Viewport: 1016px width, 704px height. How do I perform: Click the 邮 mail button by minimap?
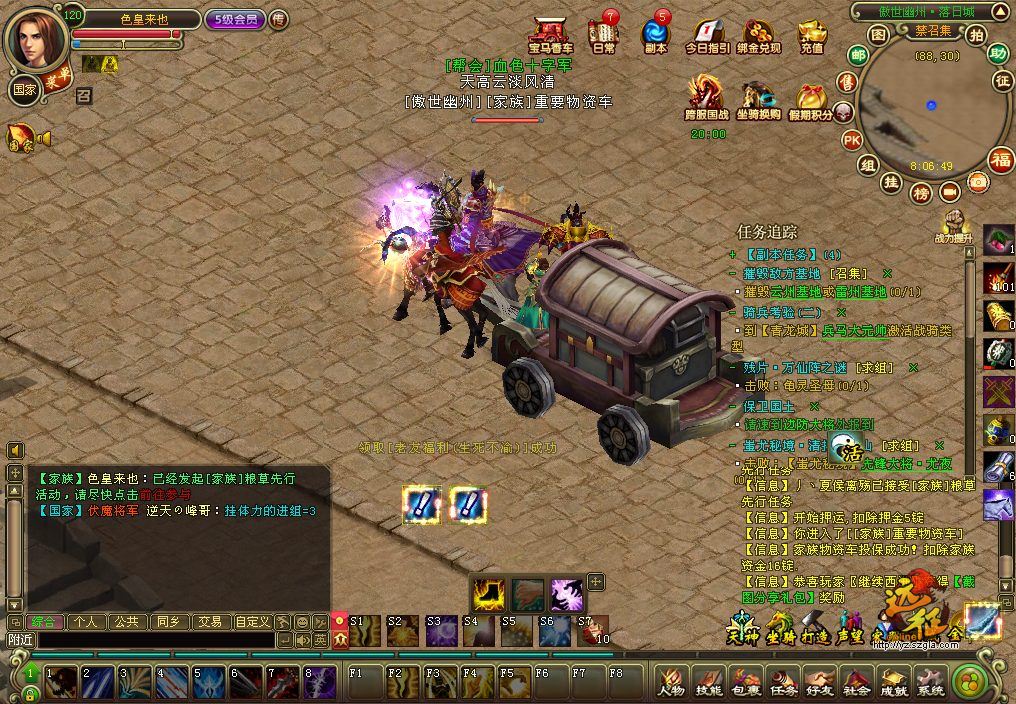pos(858,54)
